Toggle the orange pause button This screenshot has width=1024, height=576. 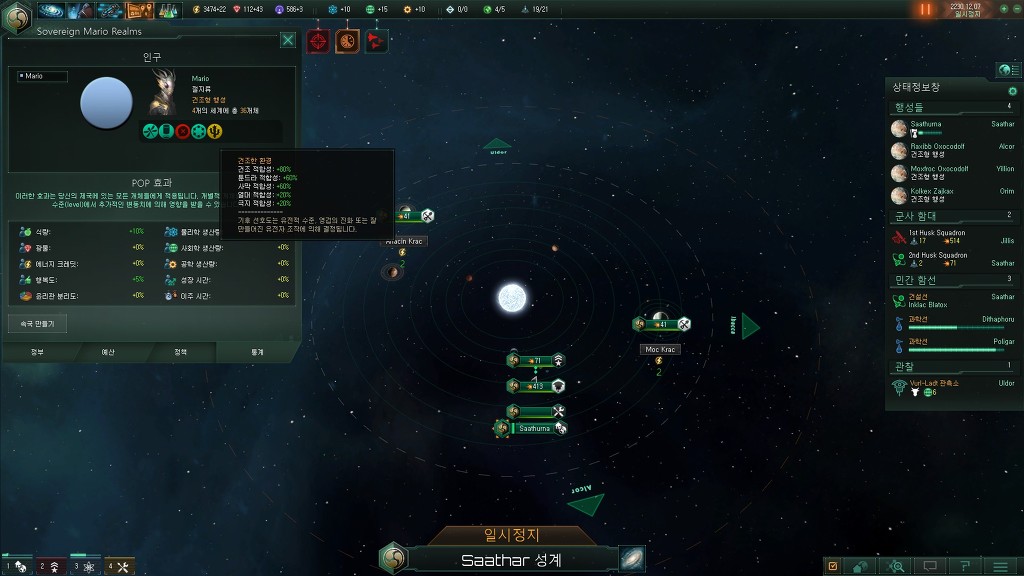click(925, 9)
